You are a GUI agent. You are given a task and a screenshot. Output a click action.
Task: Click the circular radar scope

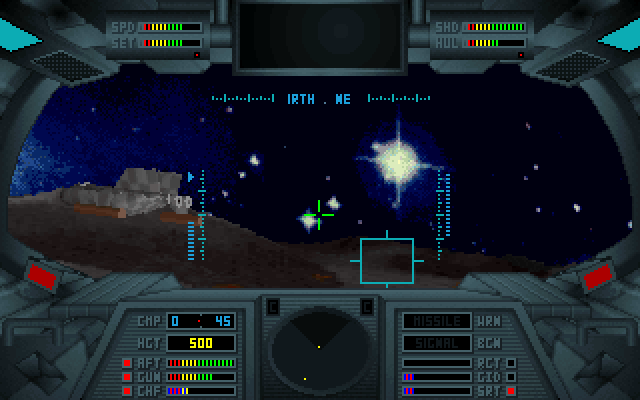tap(319, 349)
